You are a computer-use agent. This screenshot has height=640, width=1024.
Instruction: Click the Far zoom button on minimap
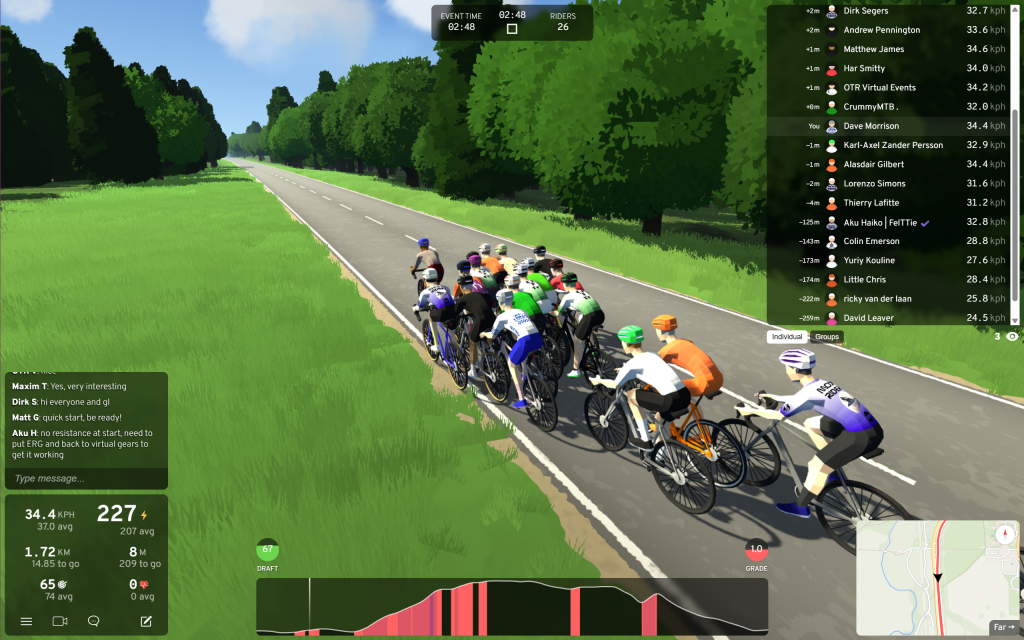pos(1003,627)
